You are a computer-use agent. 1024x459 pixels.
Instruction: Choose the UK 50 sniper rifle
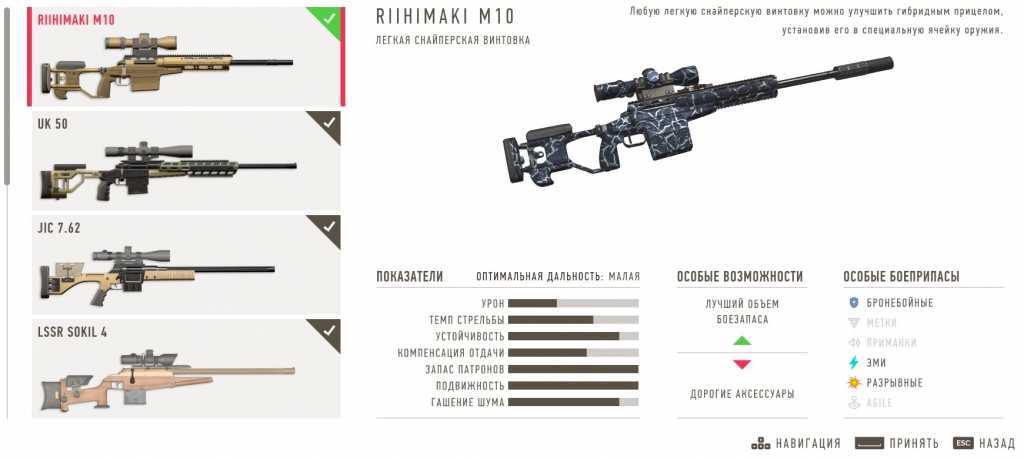[x=186, y=160]
